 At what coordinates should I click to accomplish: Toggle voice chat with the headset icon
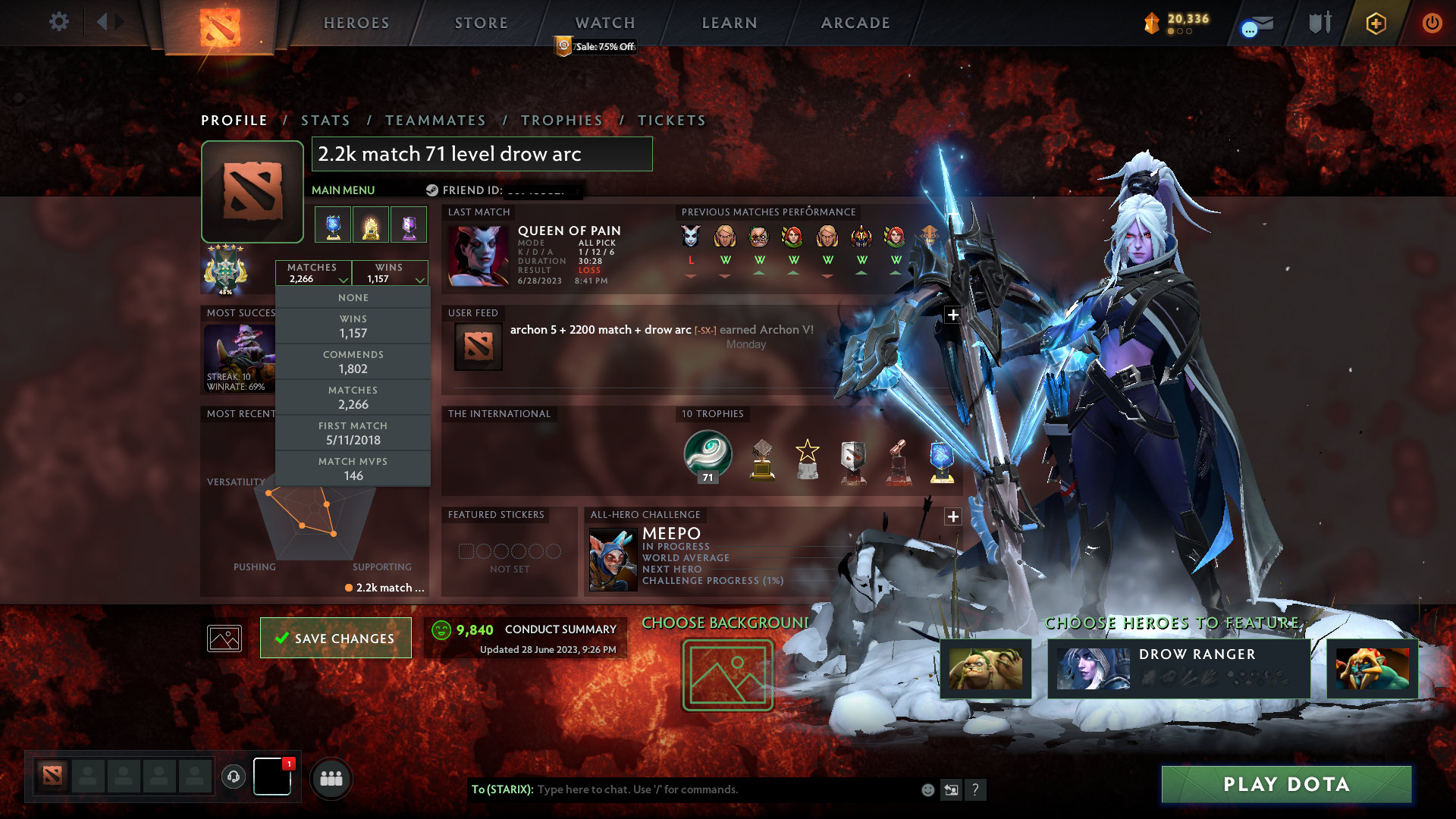233,777
